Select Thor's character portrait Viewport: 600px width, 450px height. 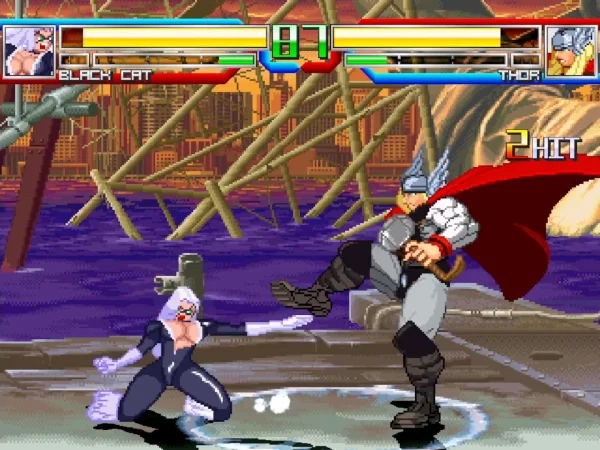coord(571,51)
